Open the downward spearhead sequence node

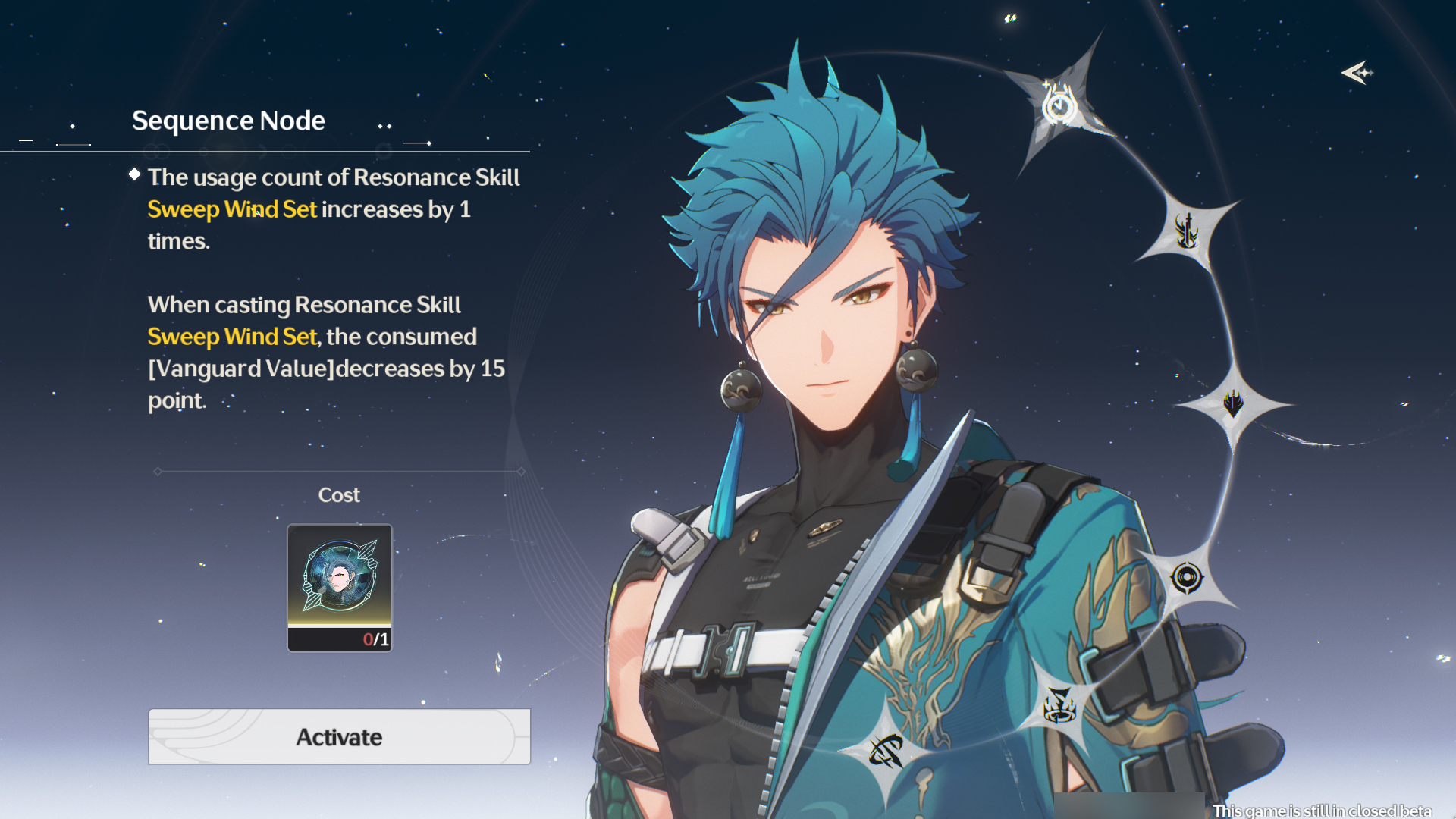click(1233, 403)
